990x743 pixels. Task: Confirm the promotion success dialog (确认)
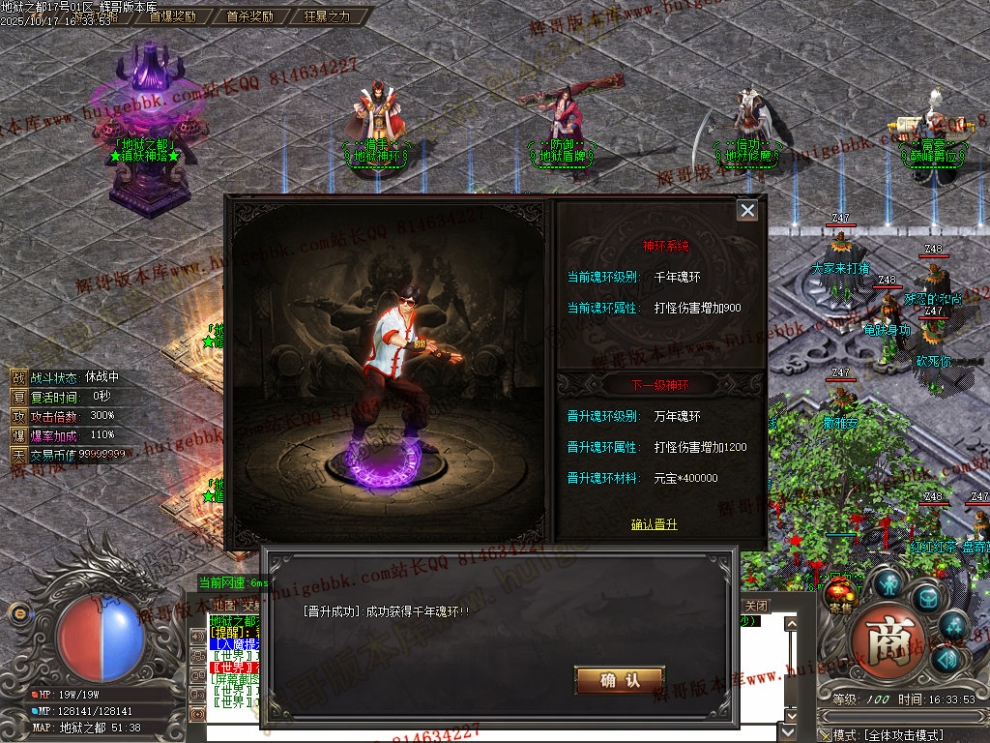tap(619, 680)
